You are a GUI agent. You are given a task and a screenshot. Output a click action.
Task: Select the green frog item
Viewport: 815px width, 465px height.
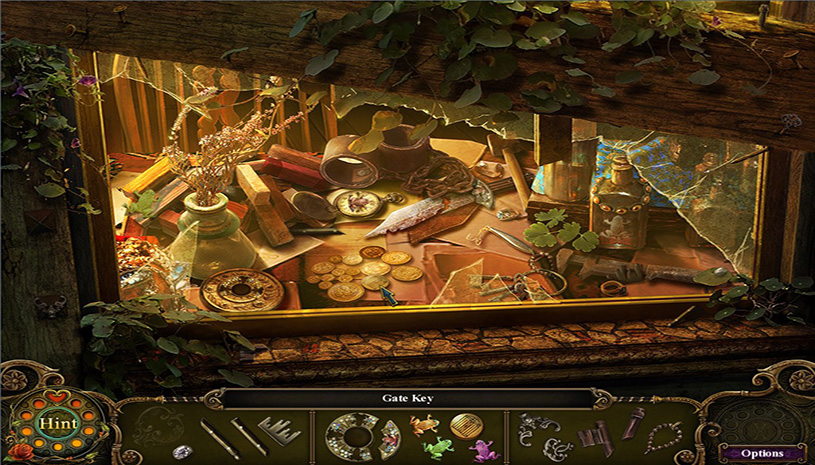438,447
